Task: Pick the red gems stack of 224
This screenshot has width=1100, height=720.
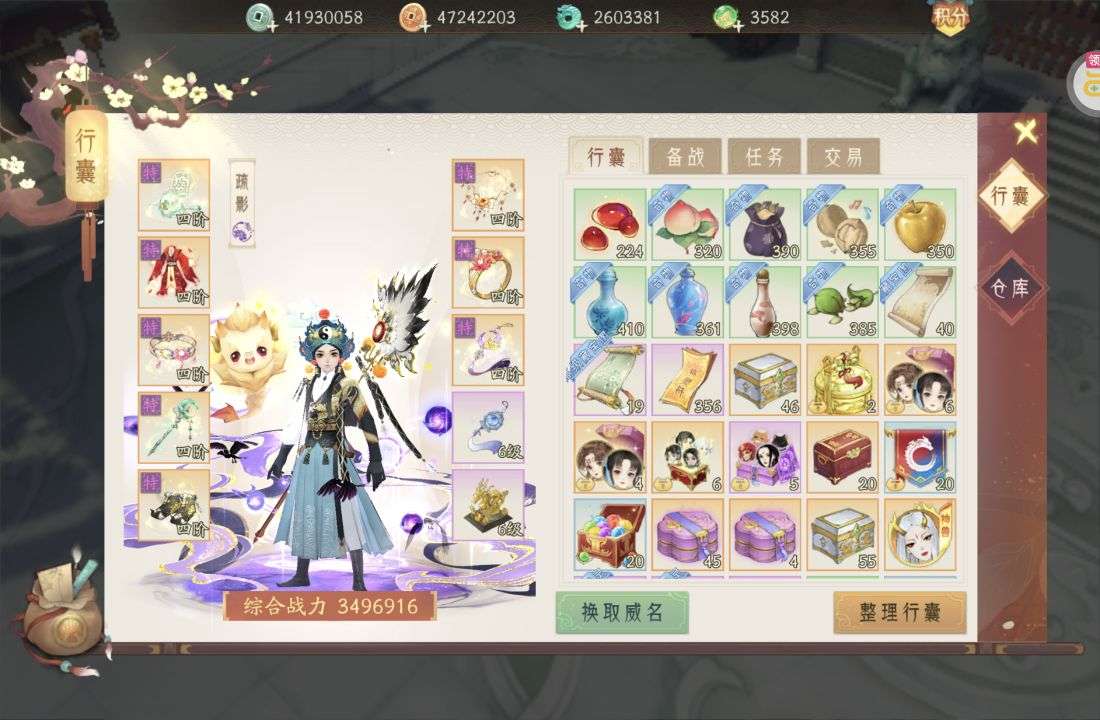Action: 610,224
